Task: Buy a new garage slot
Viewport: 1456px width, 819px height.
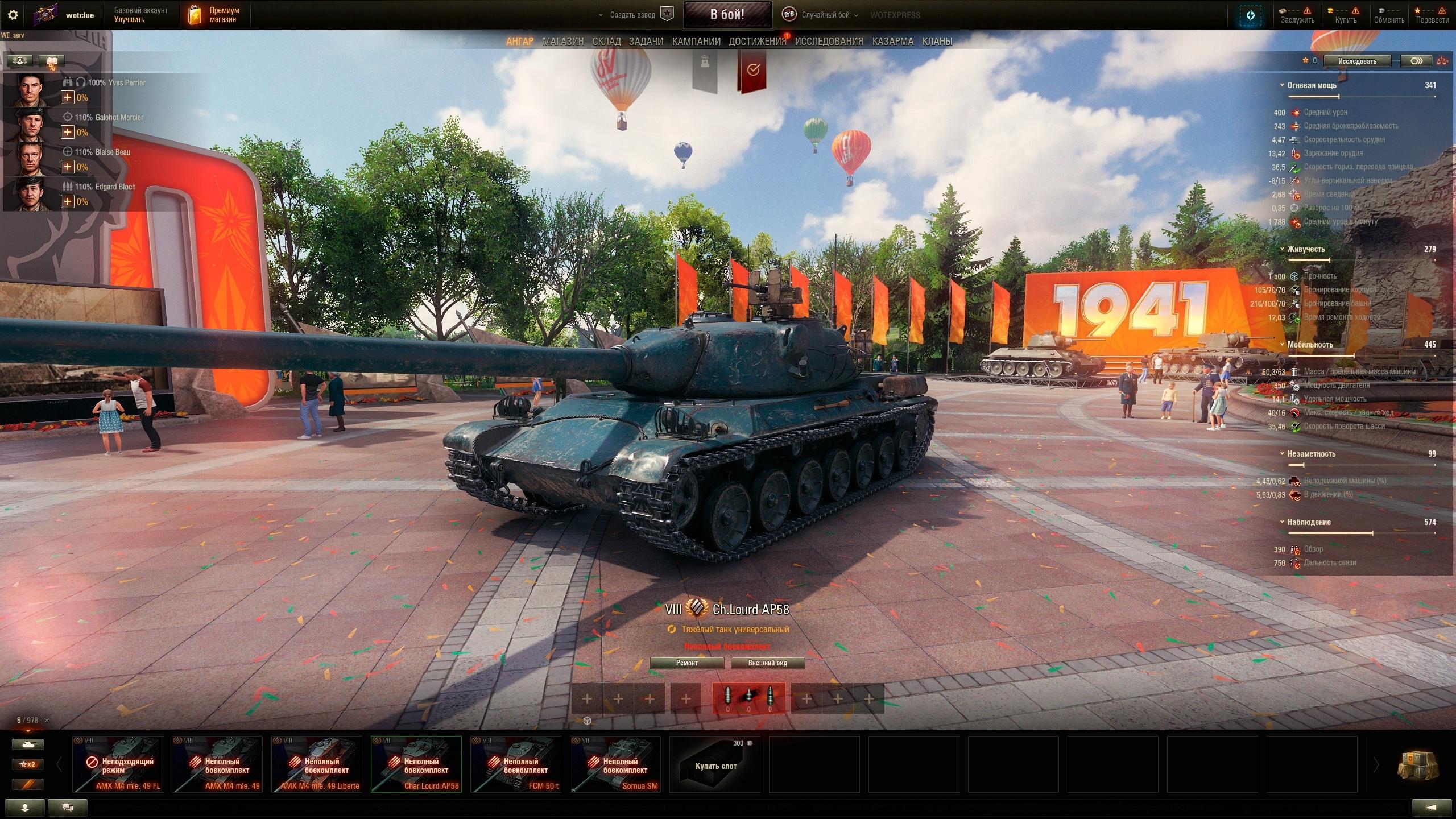Action: 715,764
